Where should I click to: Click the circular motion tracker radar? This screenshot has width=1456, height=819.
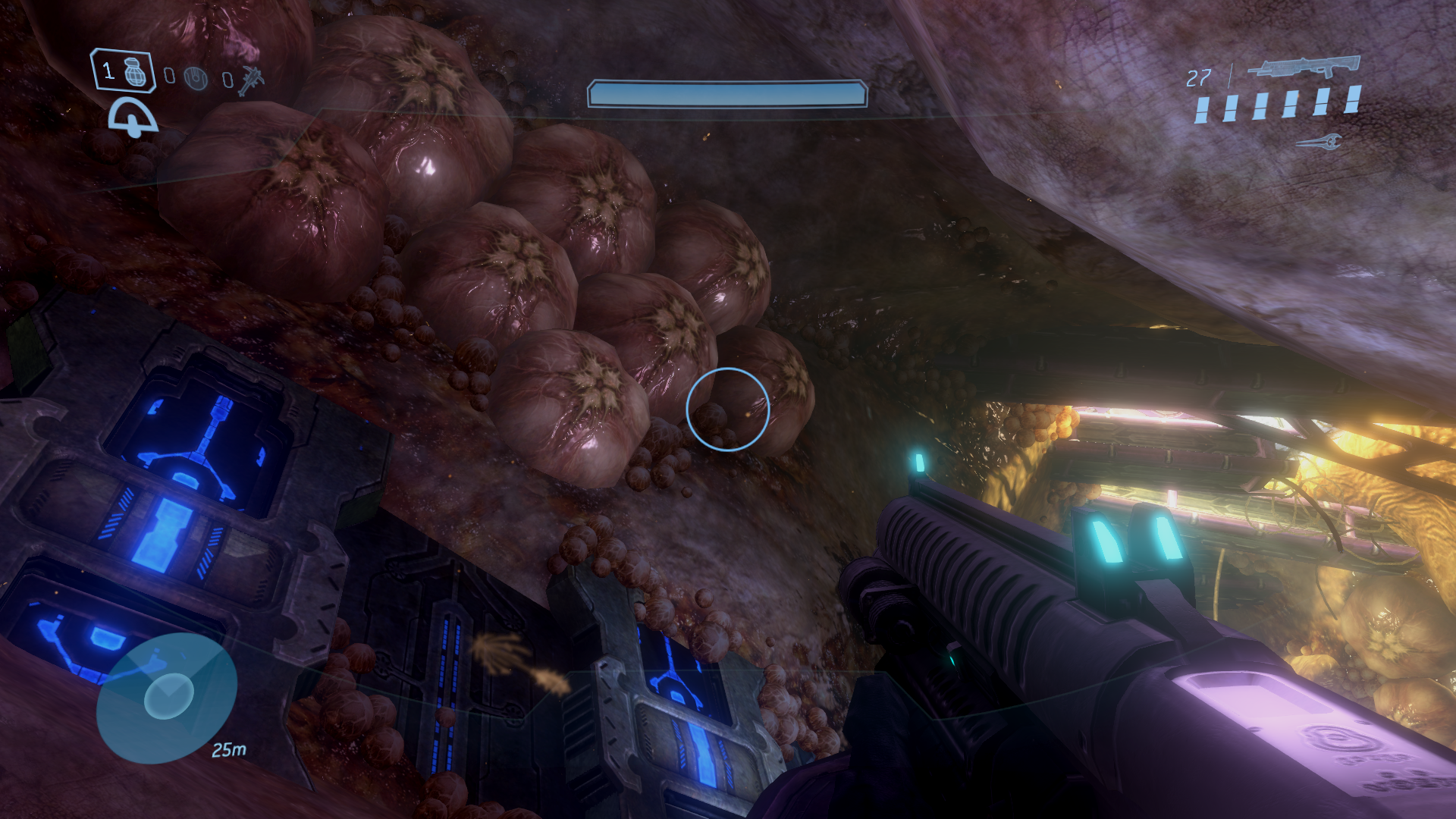(x=168, y=697)
